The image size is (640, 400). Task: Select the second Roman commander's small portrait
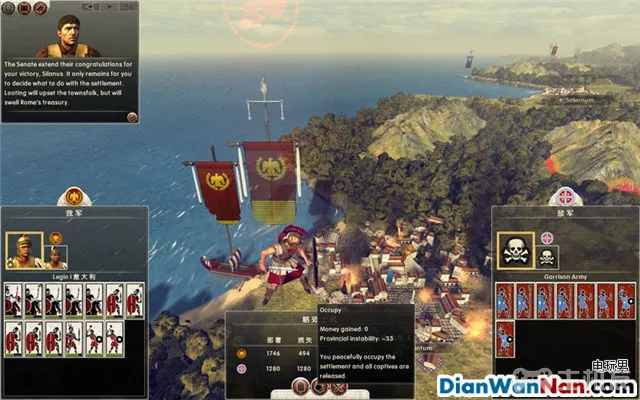tap(56, 257)
